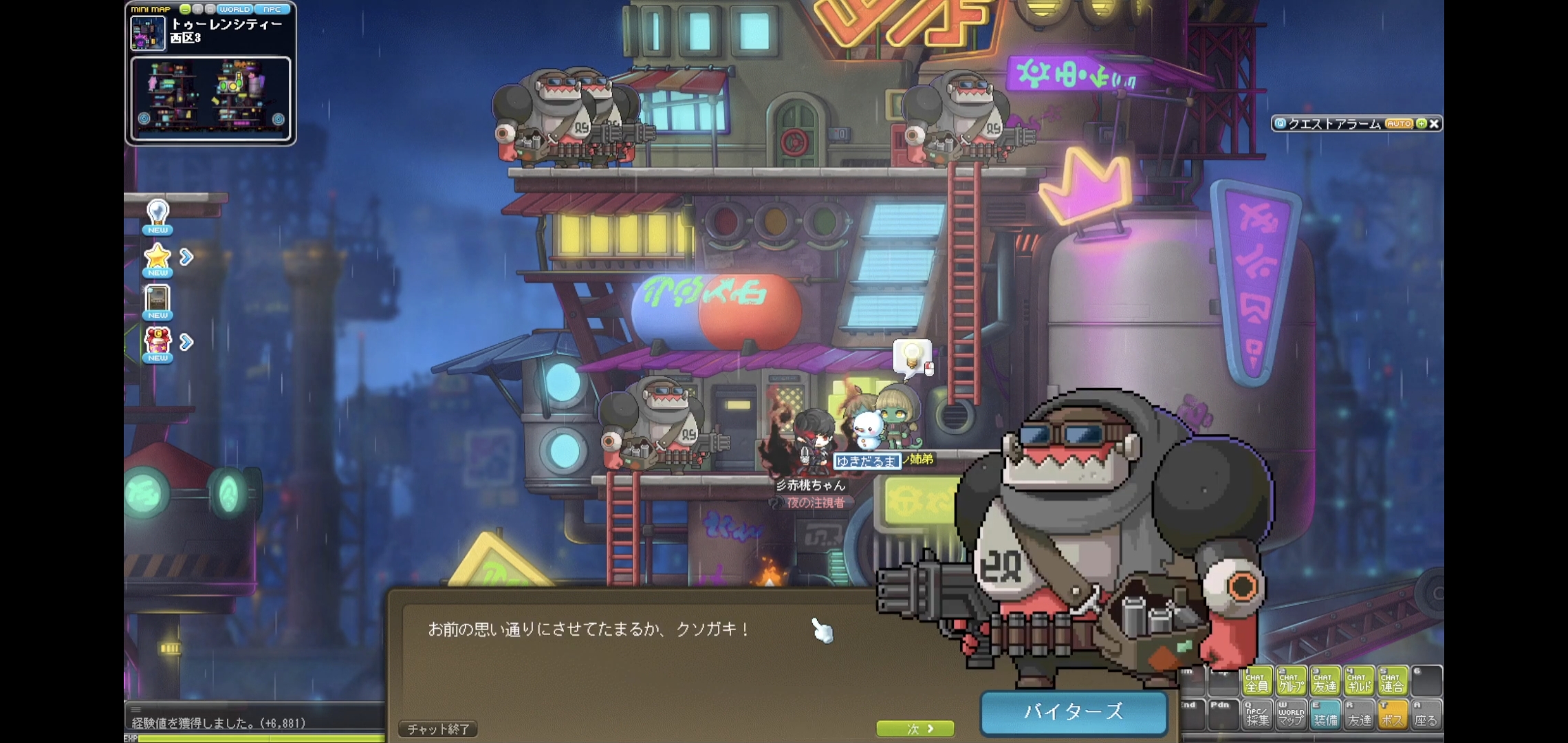Toggle AUTO on the quest alarm bar
Screen dimensions: 1568x743
click(x=1399, y=124)
